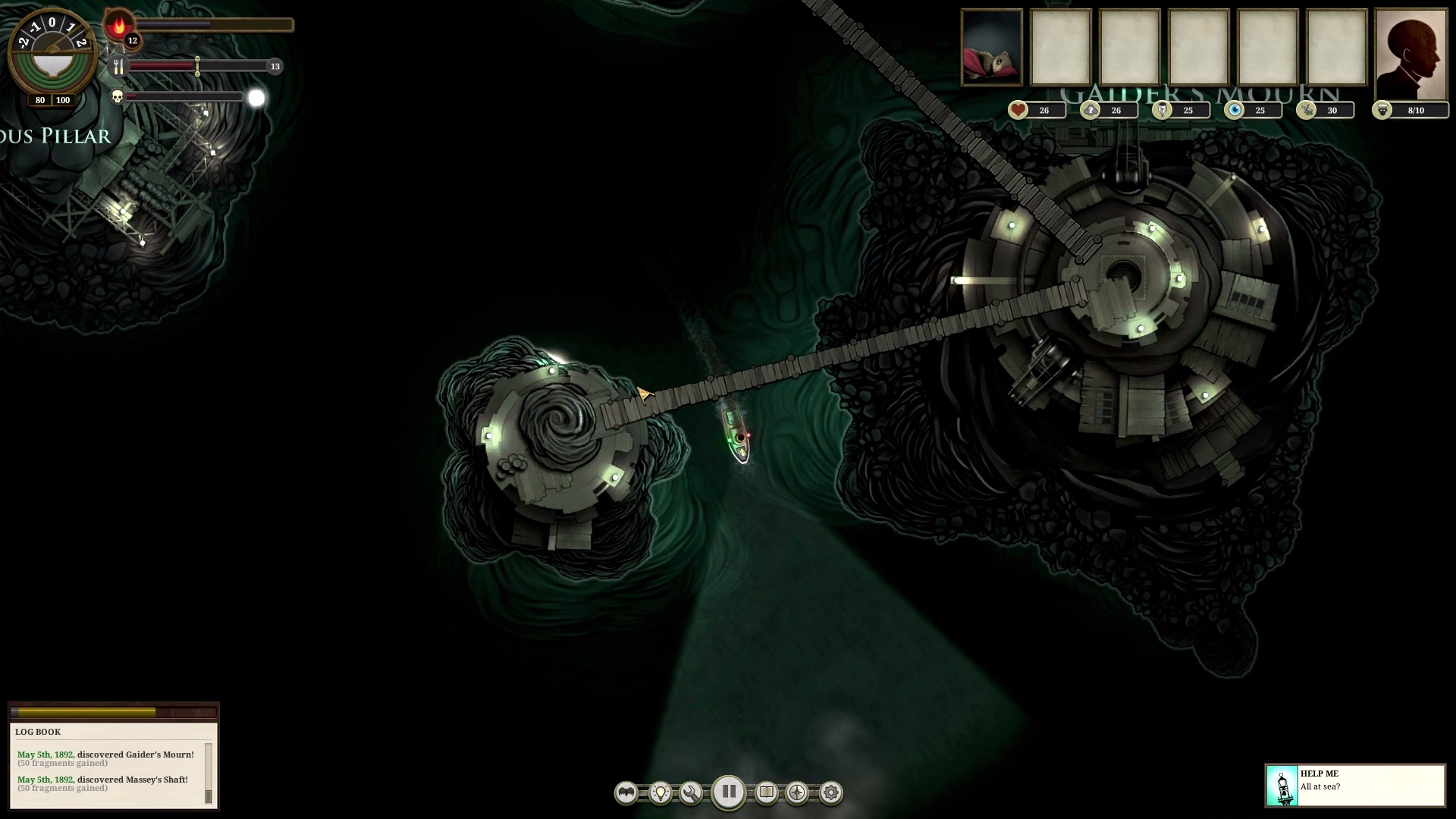Click the pause button
Viewport: 1456px width, 819px height.
[x=728, y=792]
